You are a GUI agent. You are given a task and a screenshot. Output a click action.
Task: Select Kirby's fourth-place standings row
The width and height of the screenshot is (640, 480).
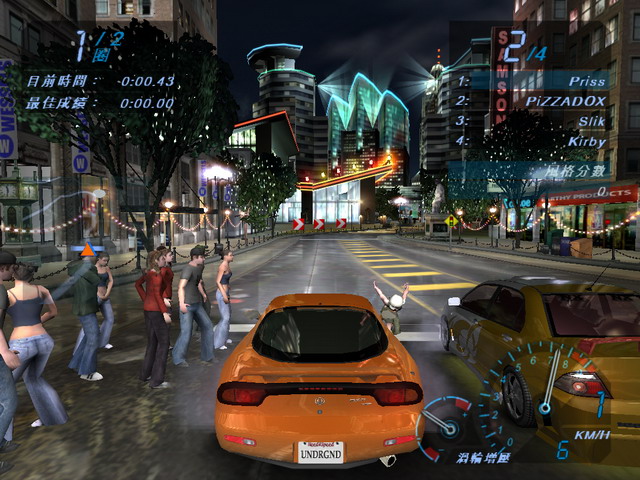(x=532, y=141)
